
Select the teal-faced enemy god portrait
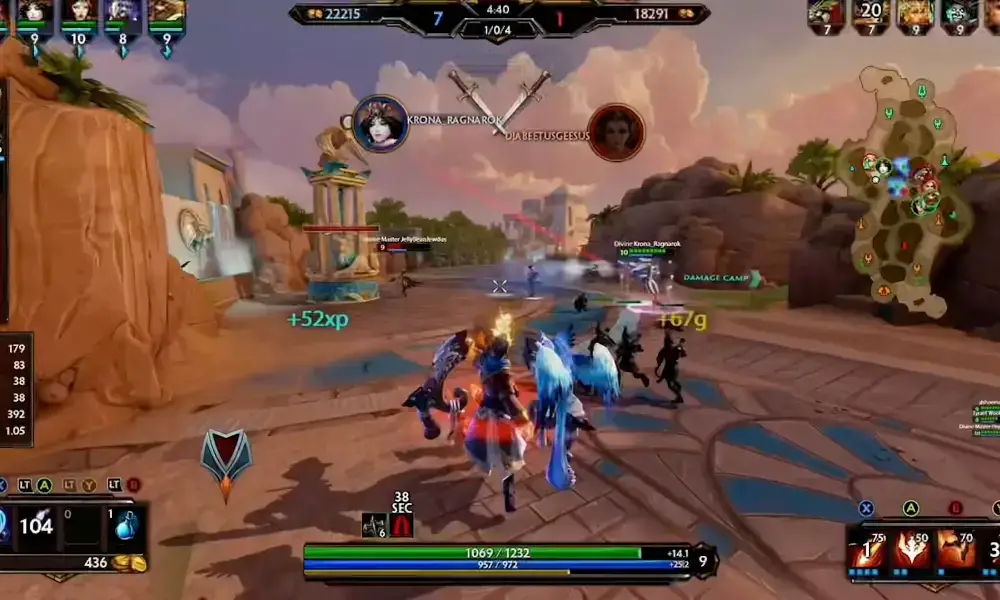(959, 14)
